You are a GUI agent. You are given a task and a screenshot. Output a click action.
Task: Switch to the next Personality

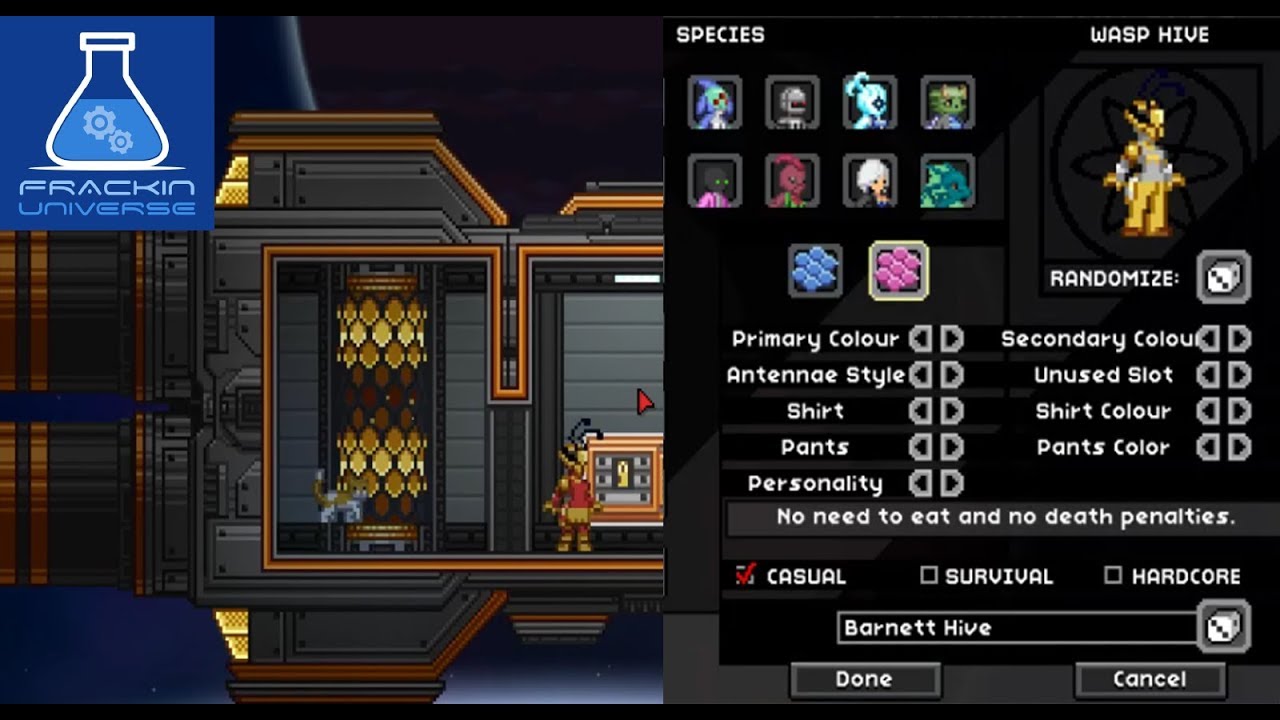[952, 484]
